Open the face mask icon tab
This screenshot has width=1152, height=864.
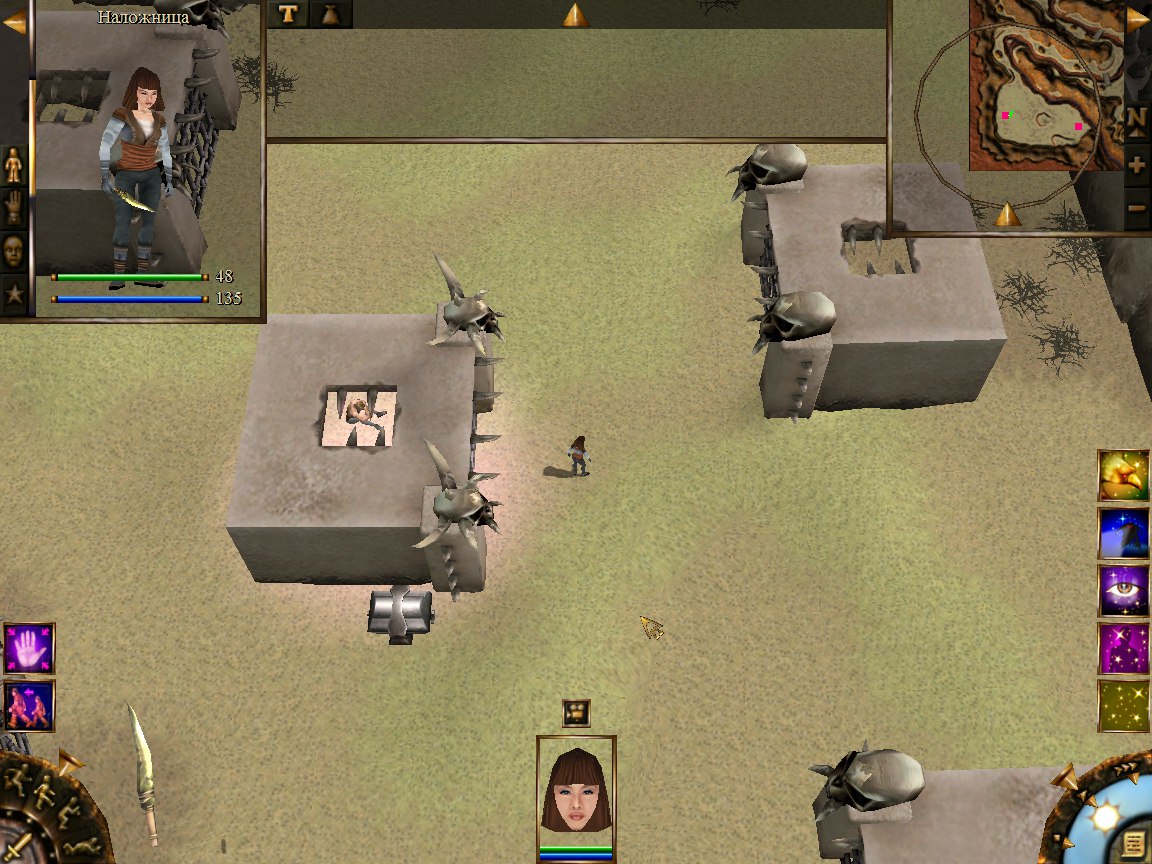pos(14,251)
